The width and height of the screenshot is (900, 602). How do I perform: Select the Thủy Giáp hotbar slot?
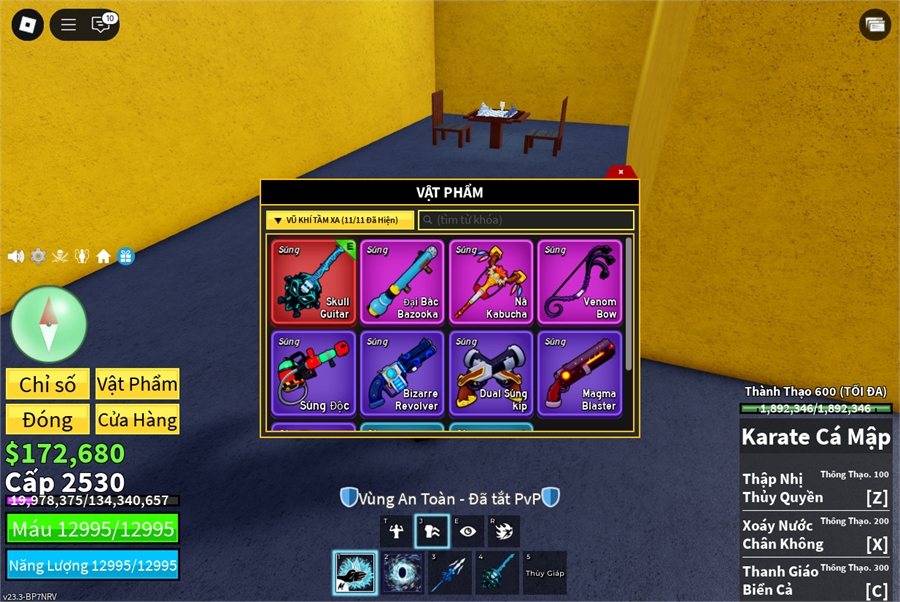click(x=544, y=573)
